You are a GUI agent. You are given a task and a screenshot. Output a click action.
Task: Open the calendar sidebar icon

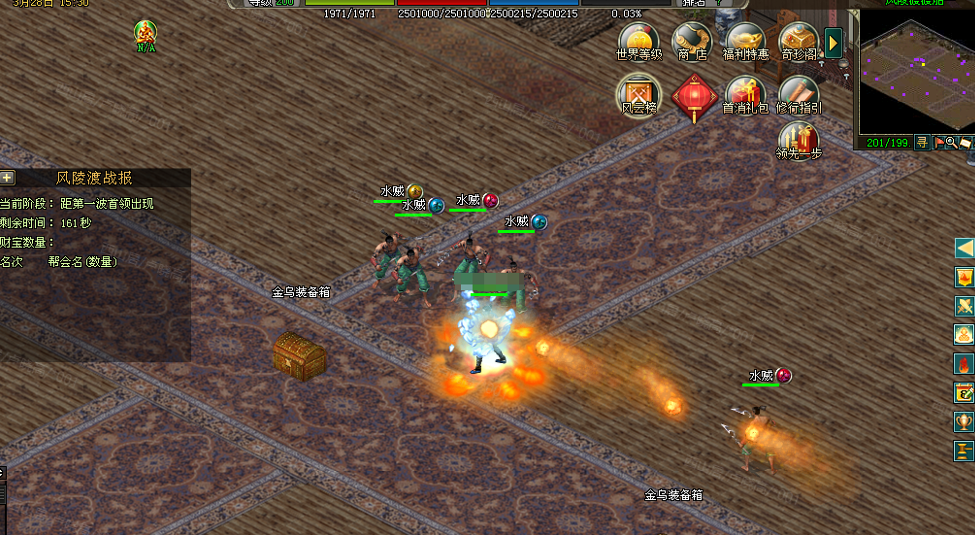[964, 393]
